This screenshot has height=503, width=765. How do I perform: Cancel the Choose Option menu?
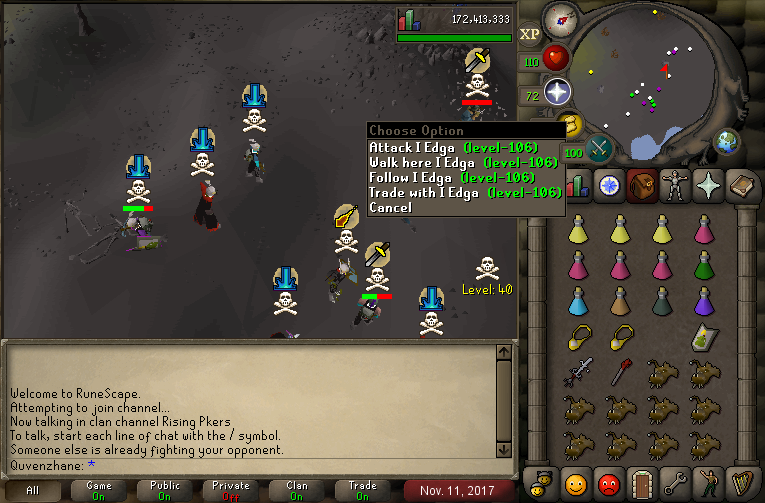390,207
